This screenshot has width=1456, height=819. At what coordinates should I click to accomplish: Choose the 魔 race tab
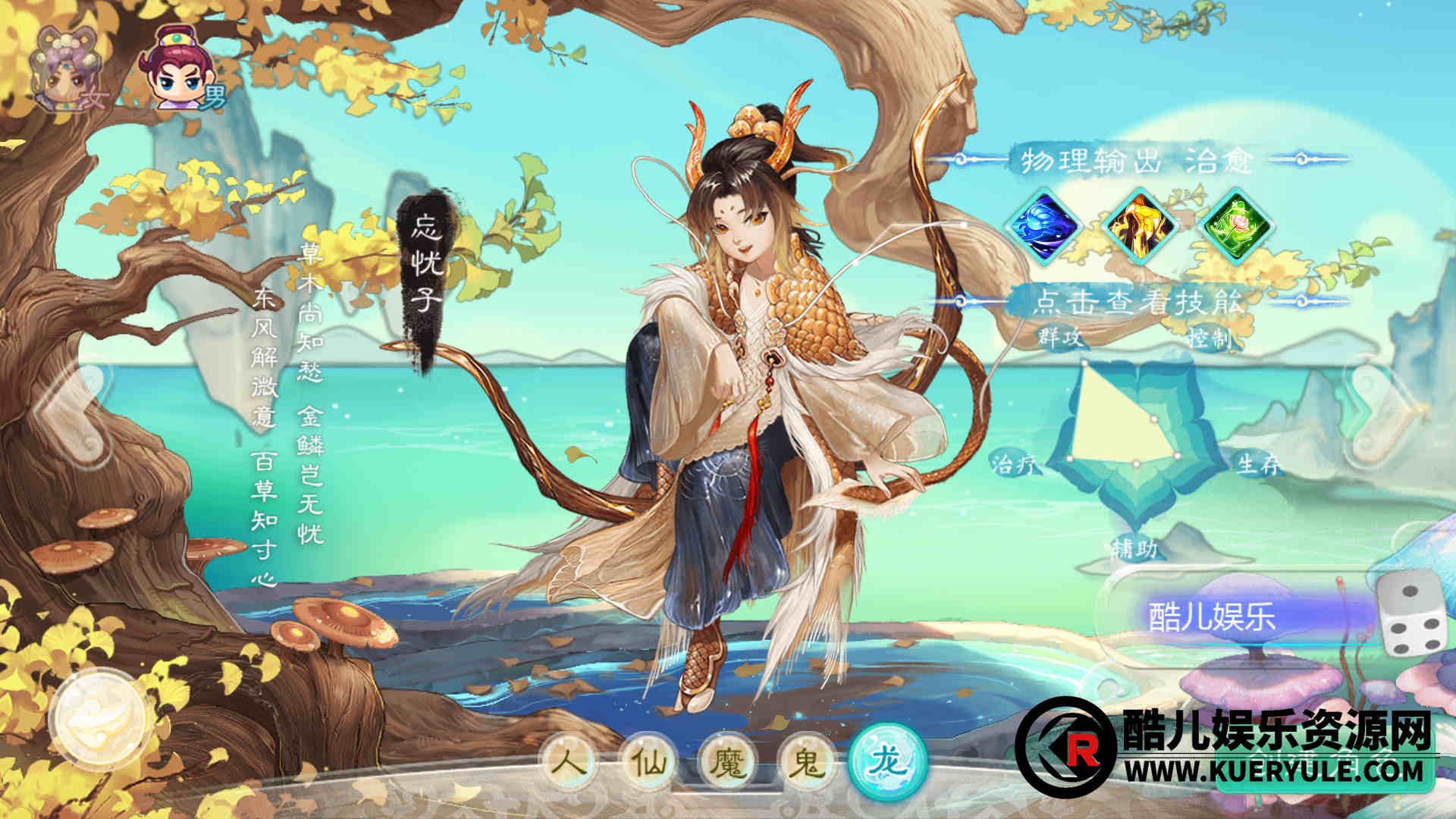[x=728, y=761]
